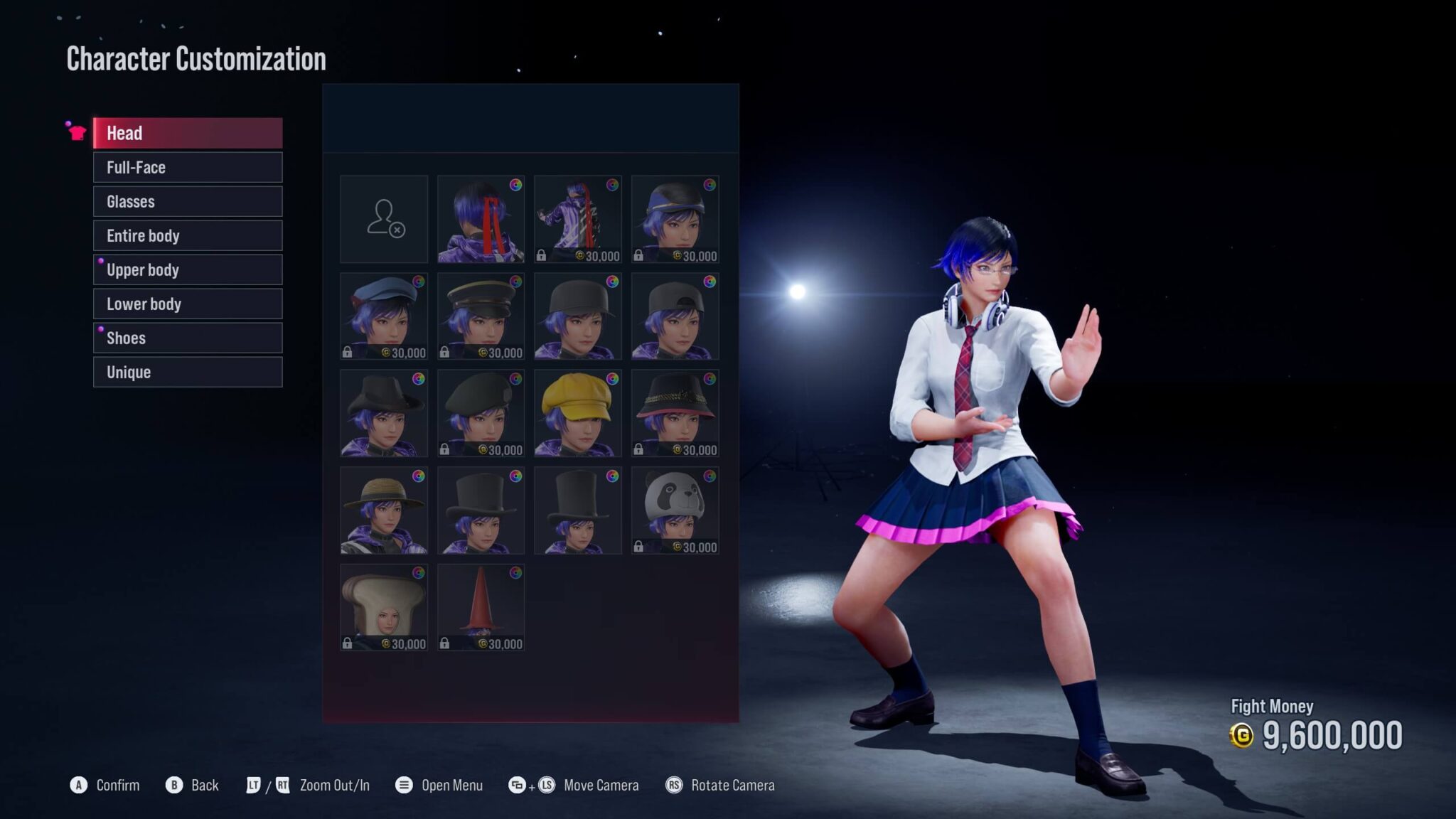This screenshot has width=1456, height=819.
Task: Select the yellow newsboy cap
Action: tap(577, 413)
